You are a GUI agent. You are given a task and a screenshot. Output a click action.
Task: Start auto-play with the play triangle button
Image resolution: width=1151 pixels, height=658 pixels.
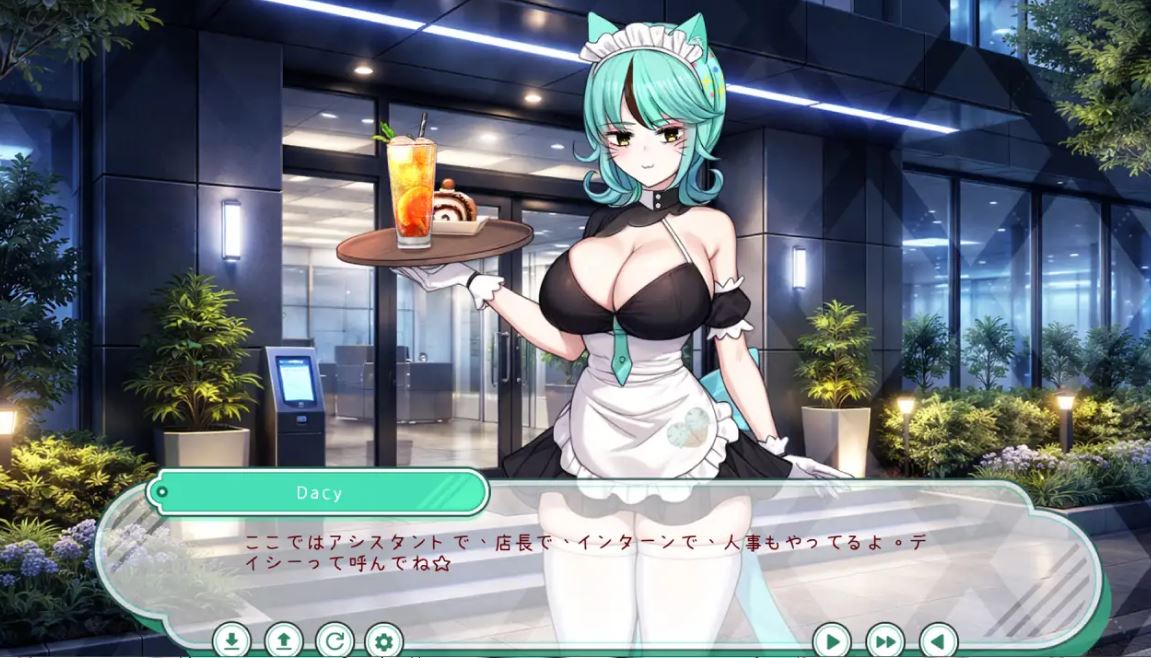coord(832,640)
